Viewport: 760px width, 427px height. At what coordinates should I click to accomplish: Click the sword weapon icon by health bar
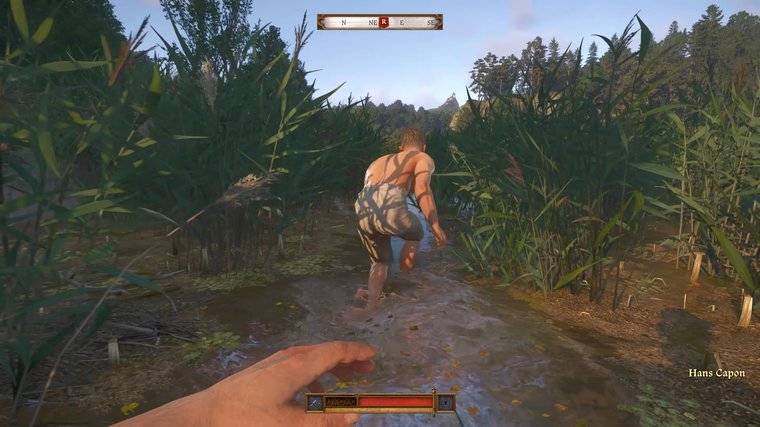click(x=315, y=402)
